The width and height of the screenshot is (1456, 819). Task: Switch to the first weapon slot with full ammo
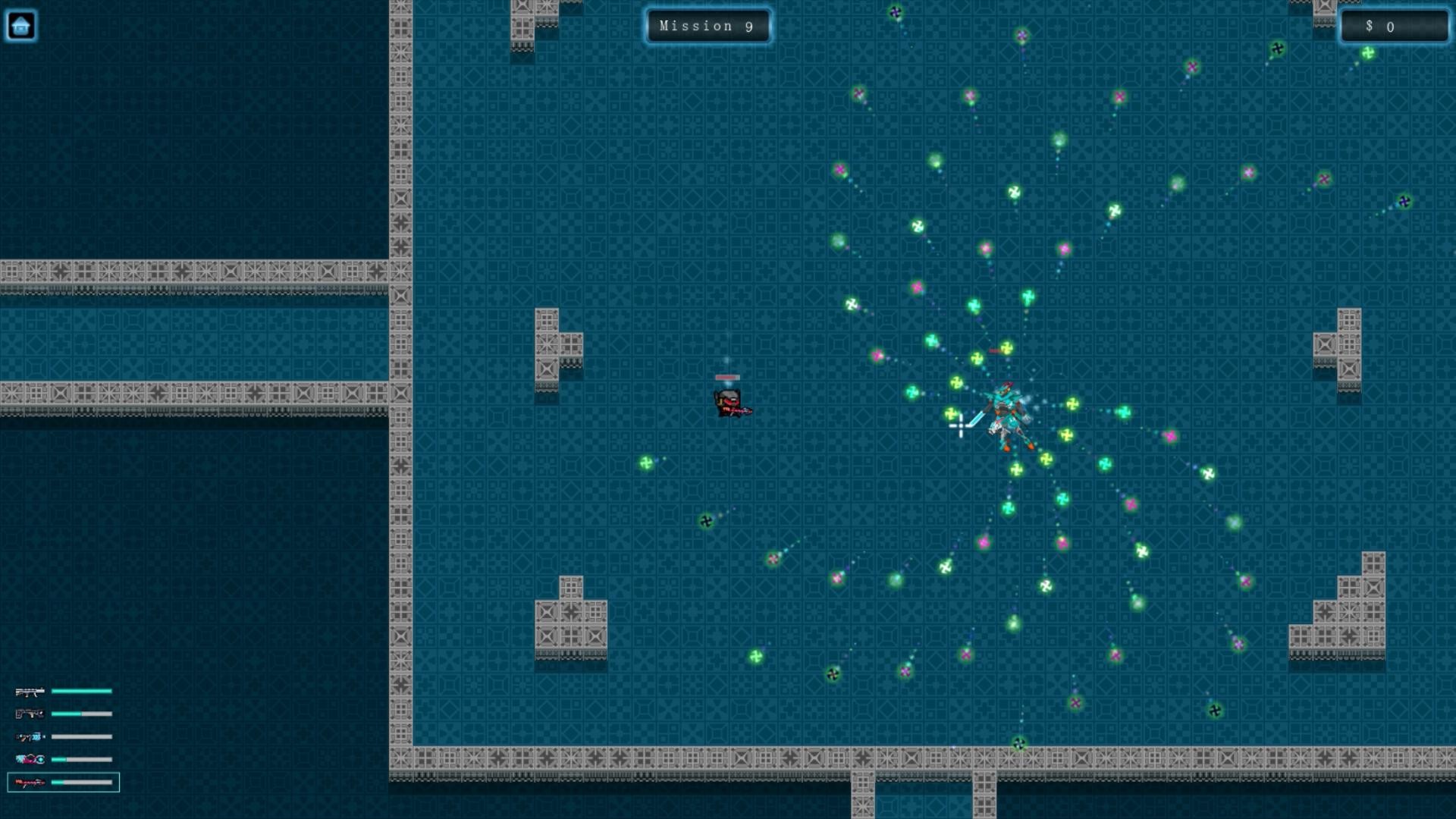click(28, 691)
